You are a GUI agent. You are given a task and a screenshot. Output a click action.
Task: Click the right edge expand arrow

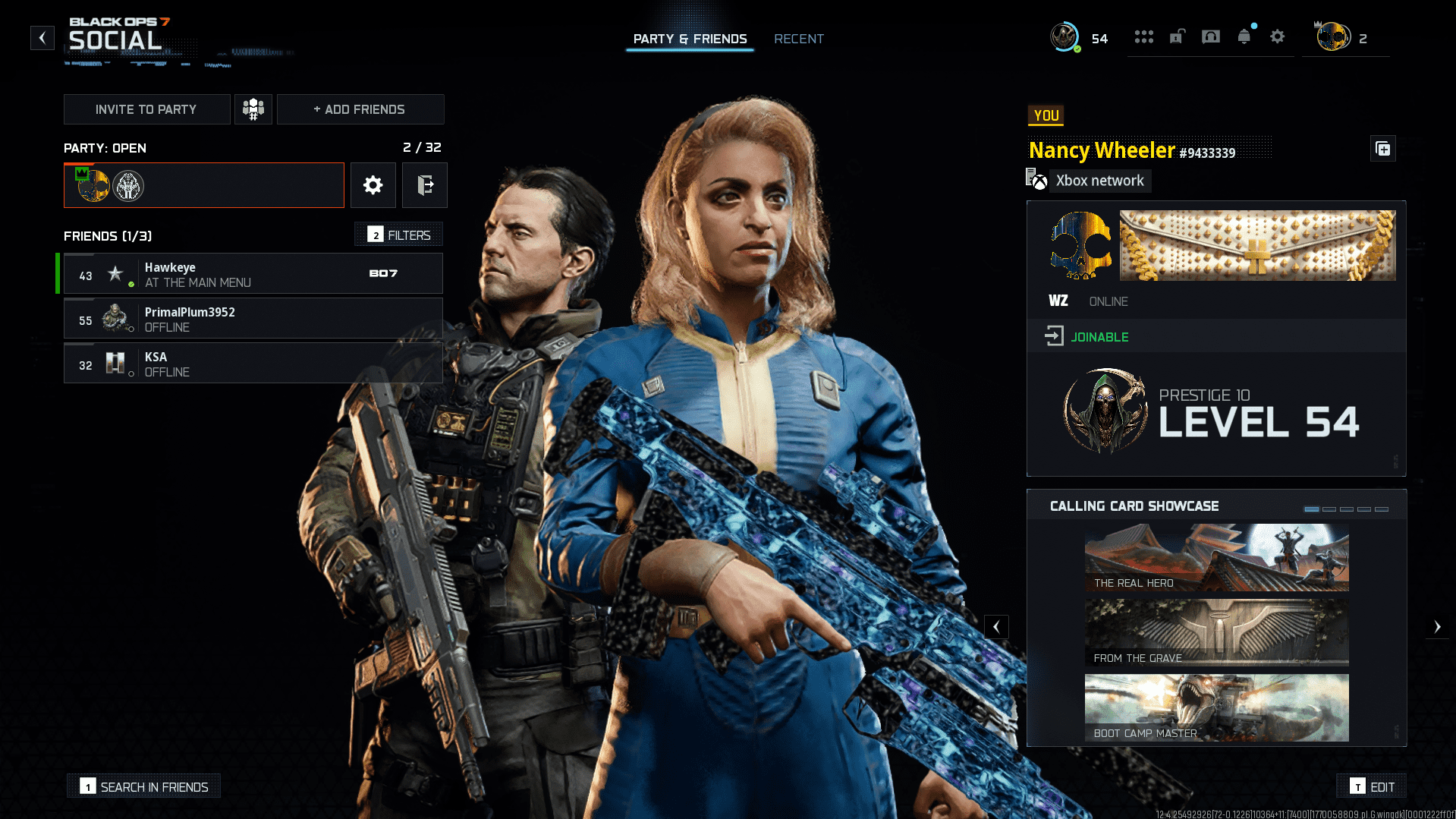pos(1438,626)
